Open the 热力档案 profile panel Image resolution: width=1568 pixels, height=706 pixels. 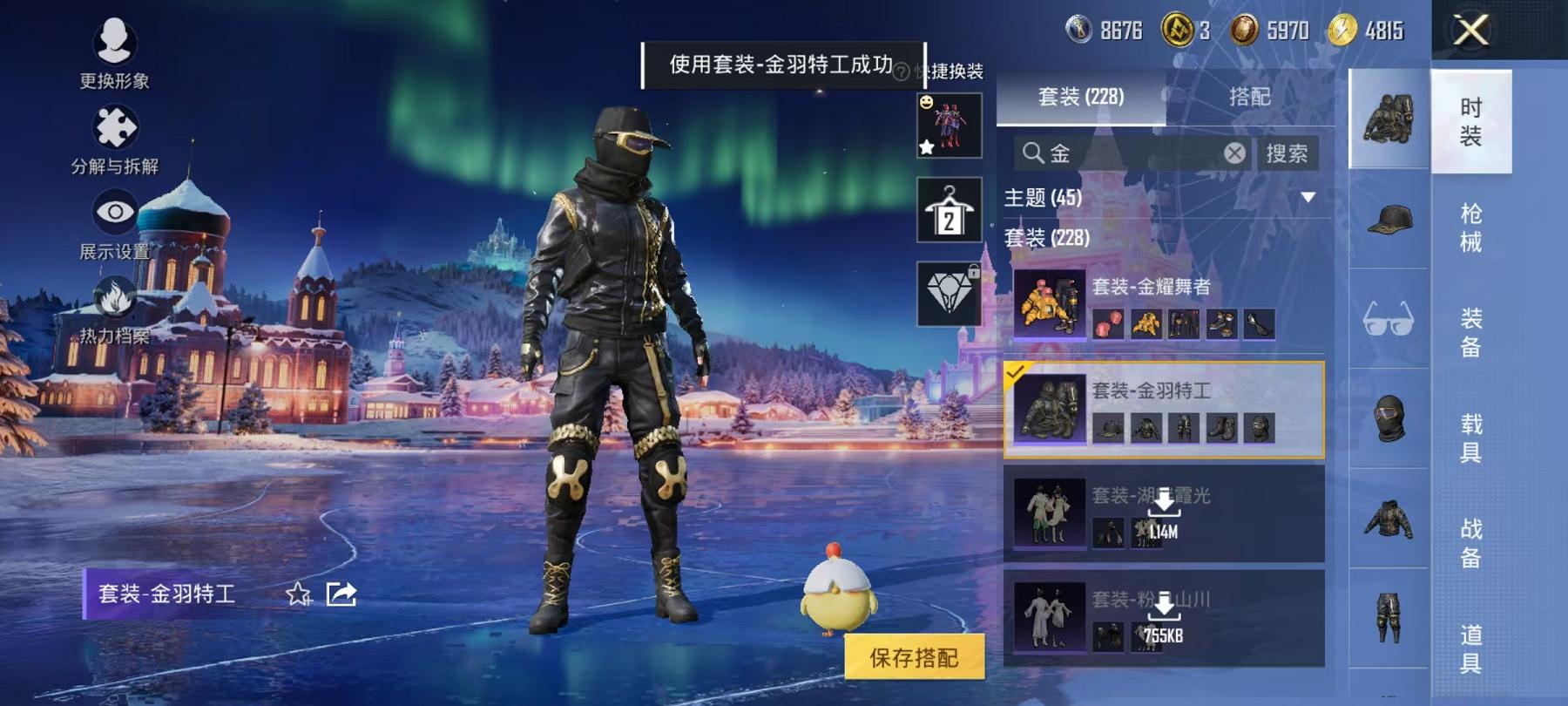113,295
